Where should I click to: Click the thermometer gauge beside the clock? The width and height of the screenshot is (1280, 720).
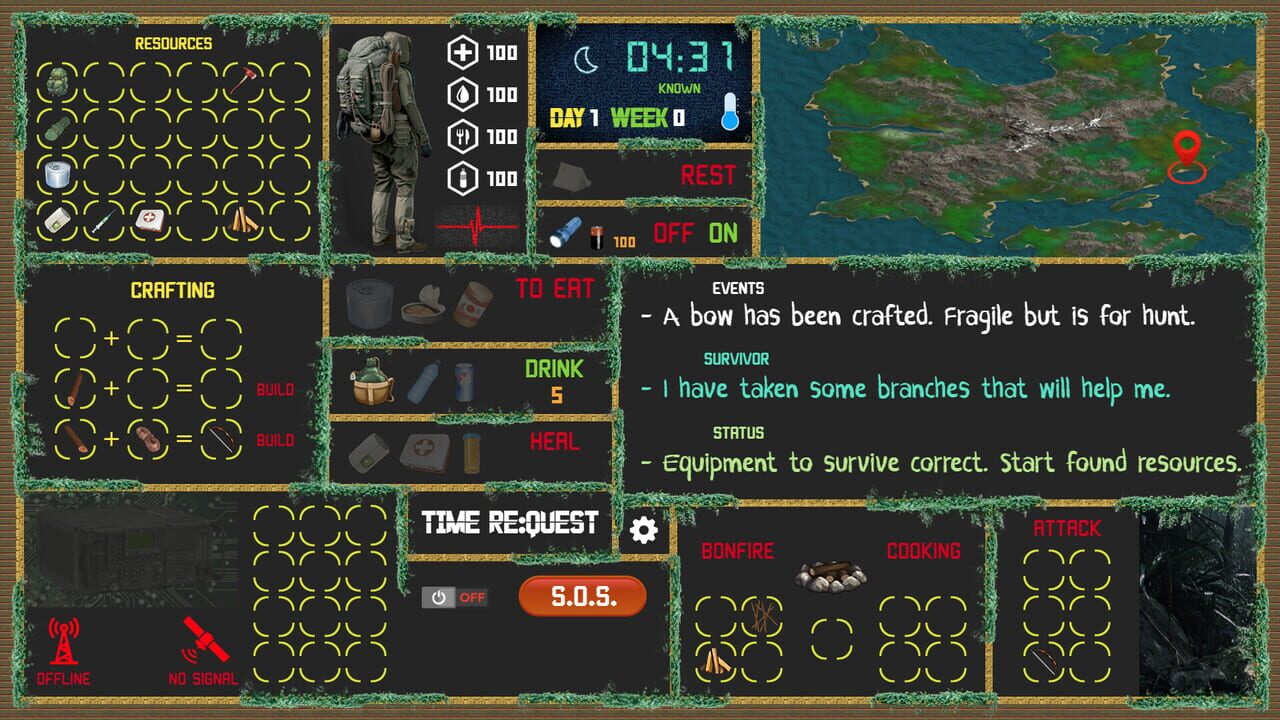pyautogui.click(x=731, y=113)
